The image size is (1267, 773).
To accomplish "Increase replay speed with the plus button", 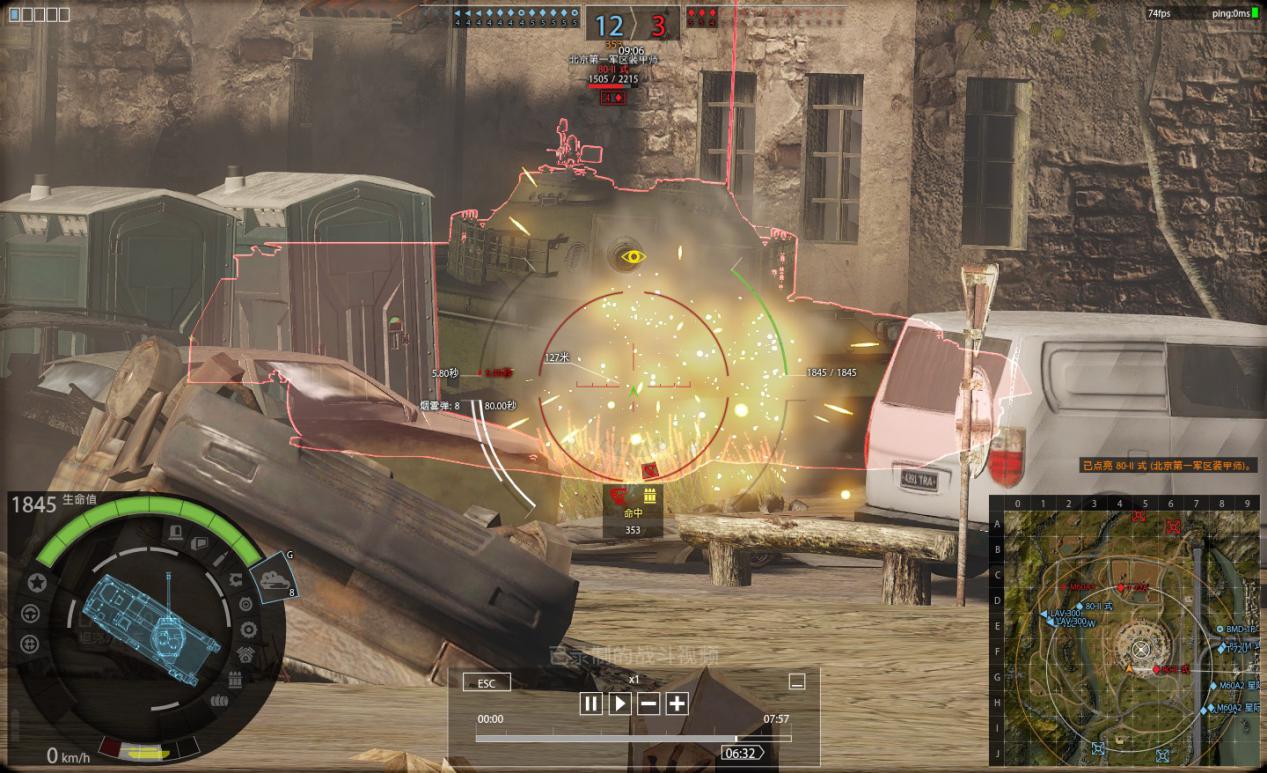I will click(x=677, y=703).
